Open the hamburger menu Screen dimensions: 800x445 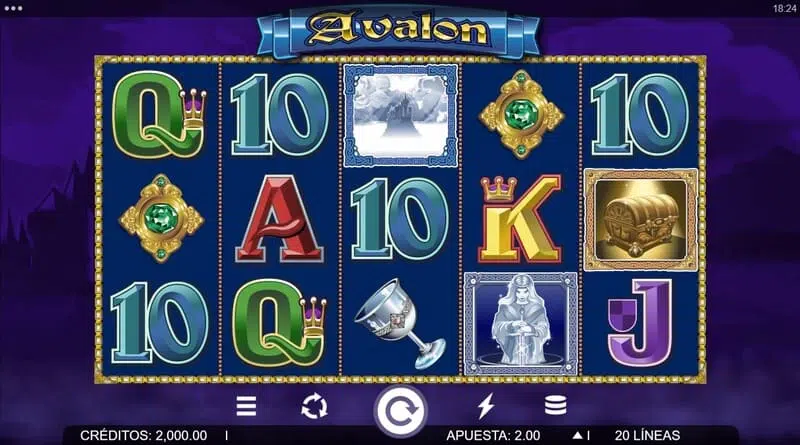tap(246, 406)
